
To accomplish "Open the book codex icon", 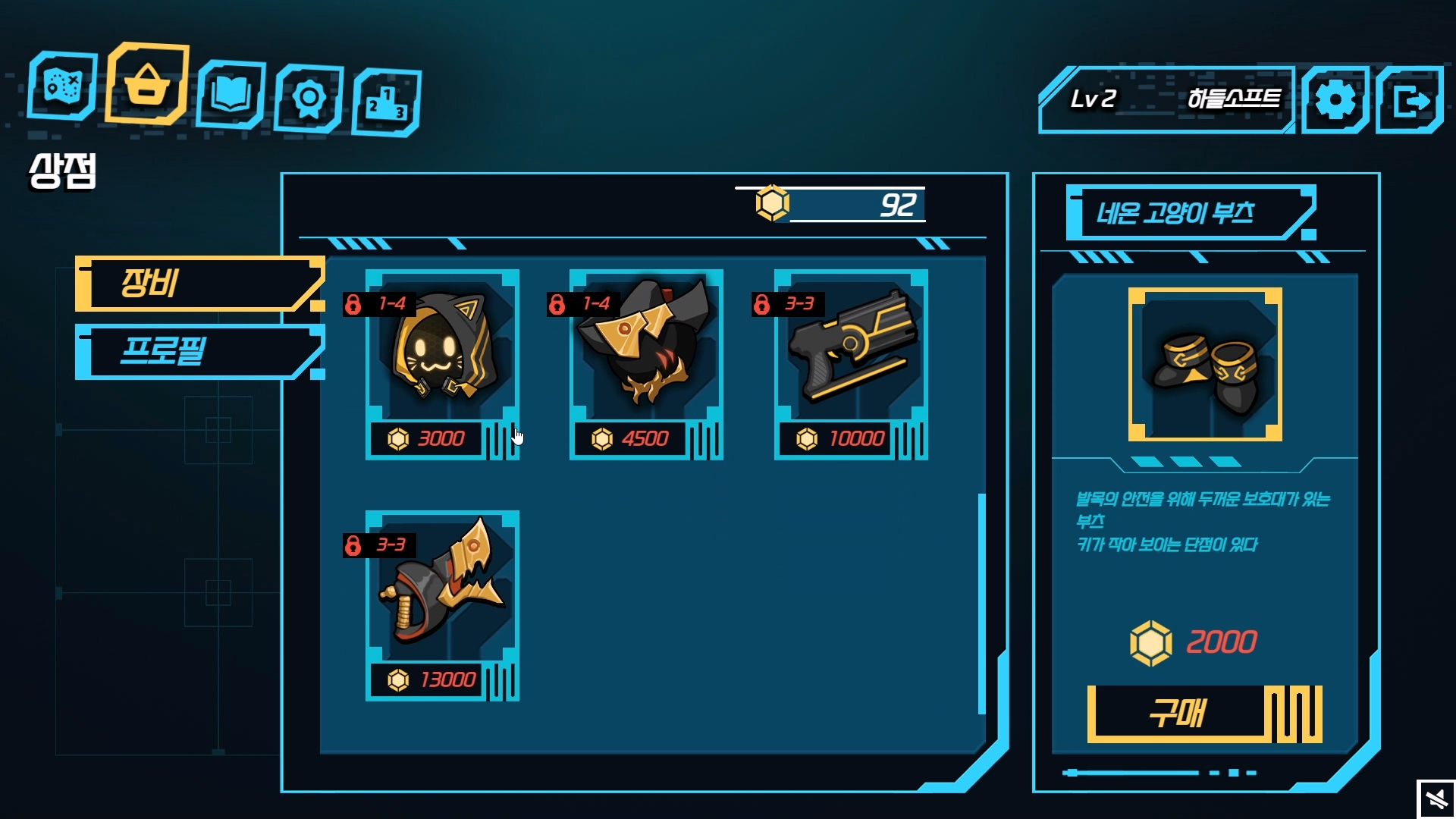I will [231, 94].
